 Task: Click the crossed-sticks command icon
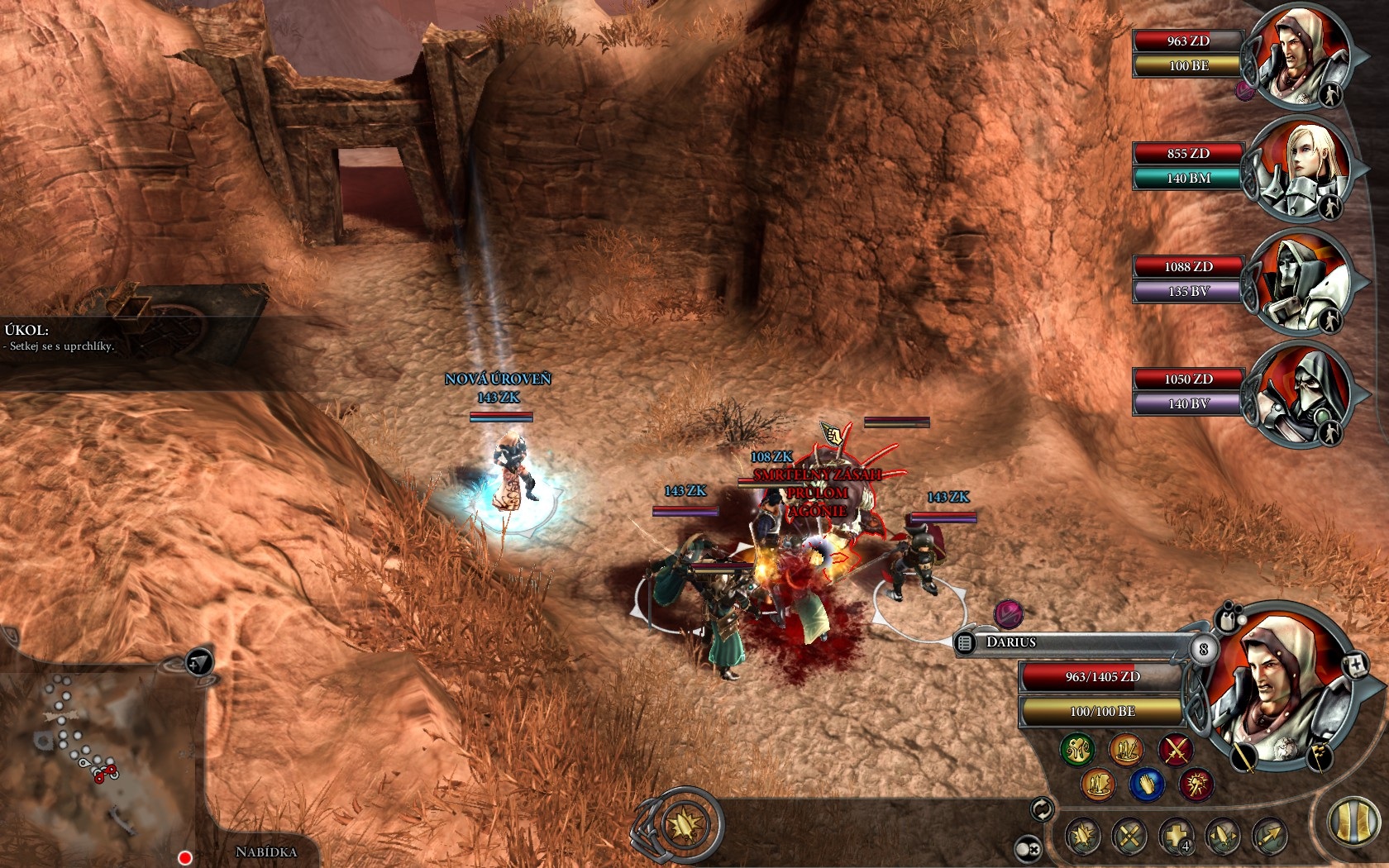click(x=1129, y=837)
